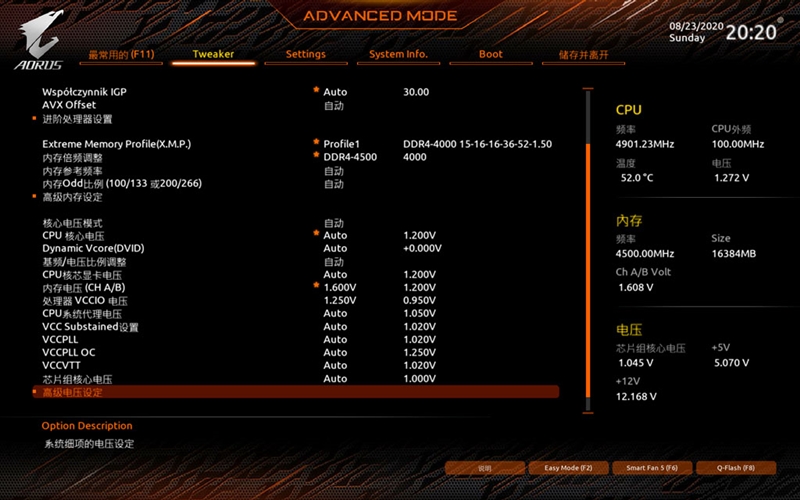Click the 说明 help button

click(x=484, y=468)
